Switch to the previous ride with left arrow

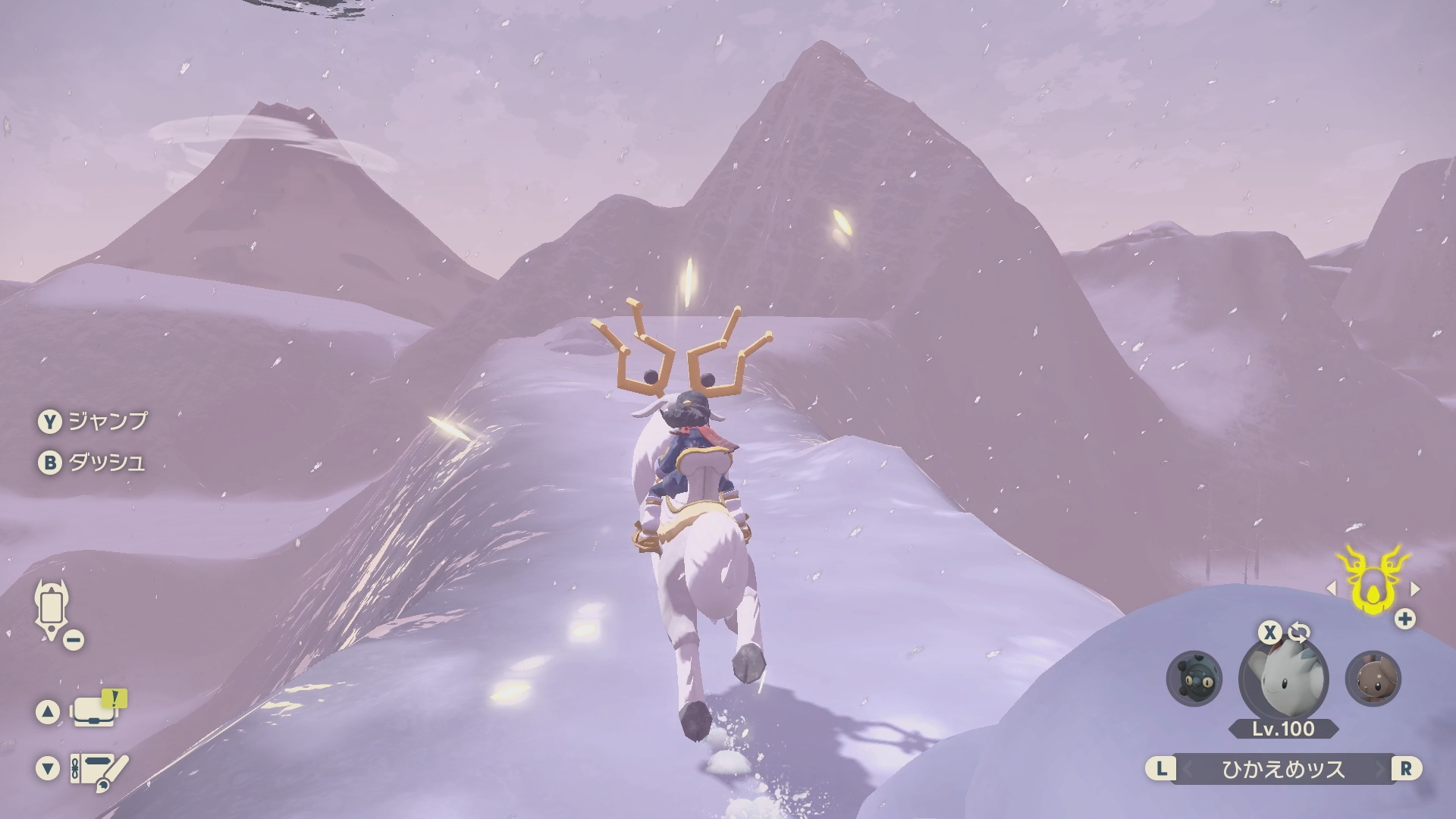point(1331,588)
